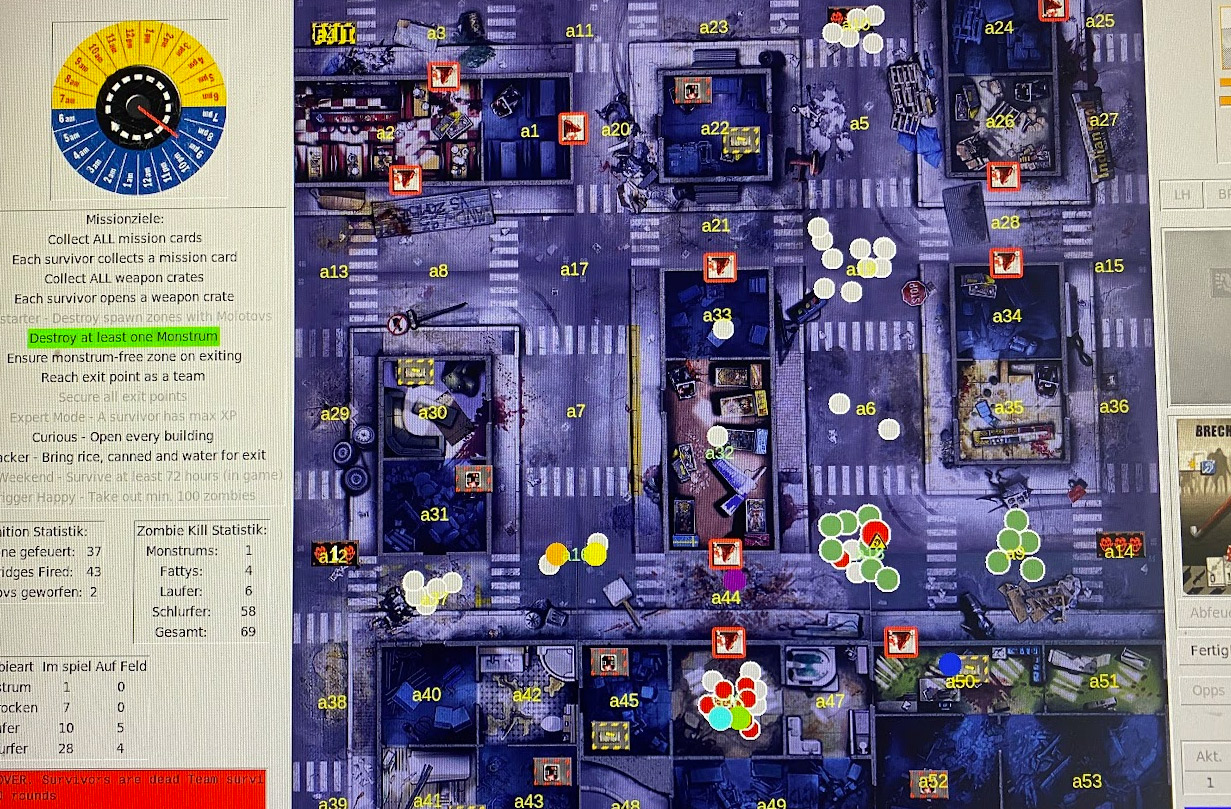Click the Fertig button

click(x=1209, y=651)
